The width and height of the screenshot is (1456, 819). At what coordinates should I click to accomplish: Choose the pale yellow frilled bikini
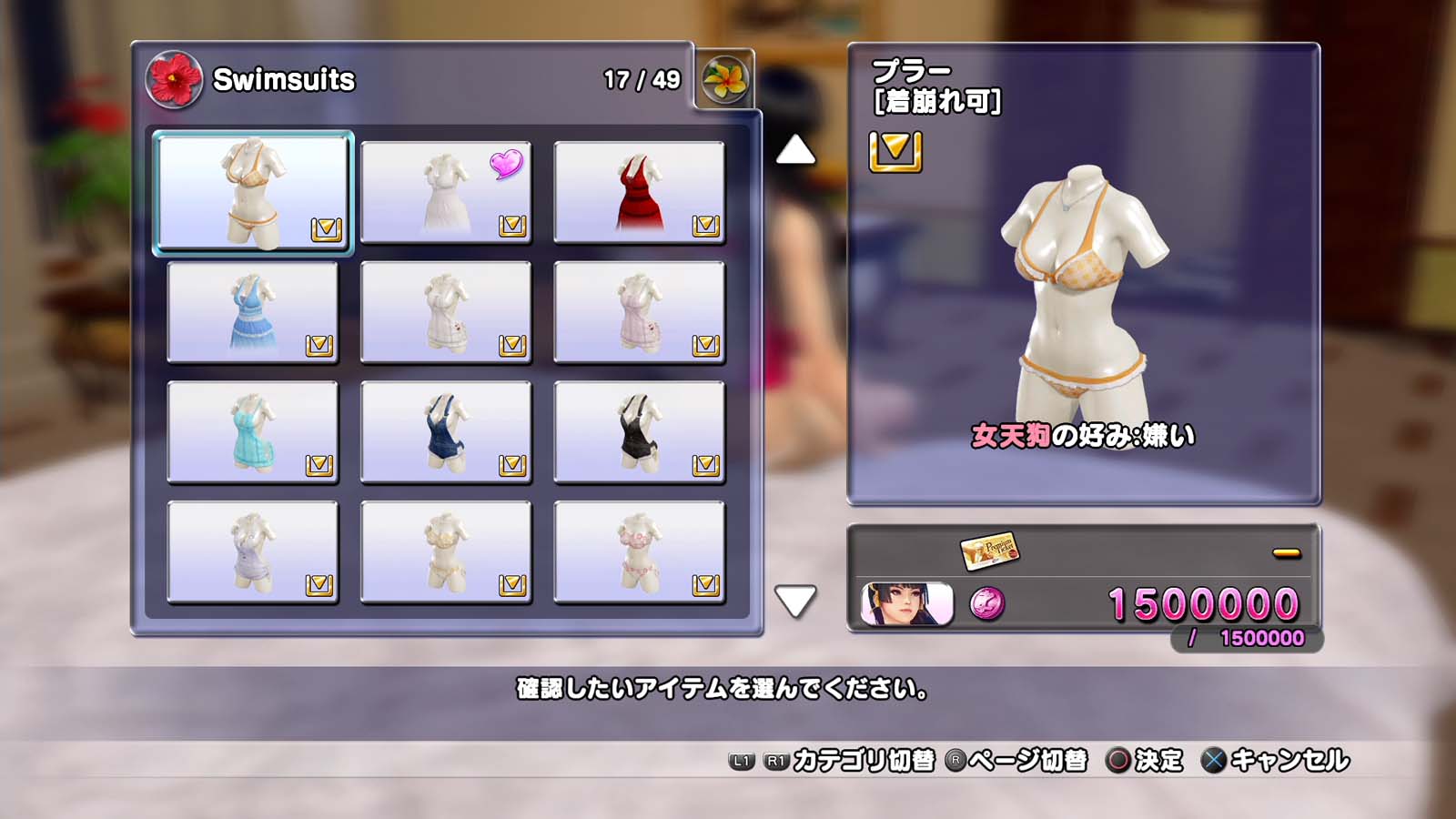coord(446,552)
